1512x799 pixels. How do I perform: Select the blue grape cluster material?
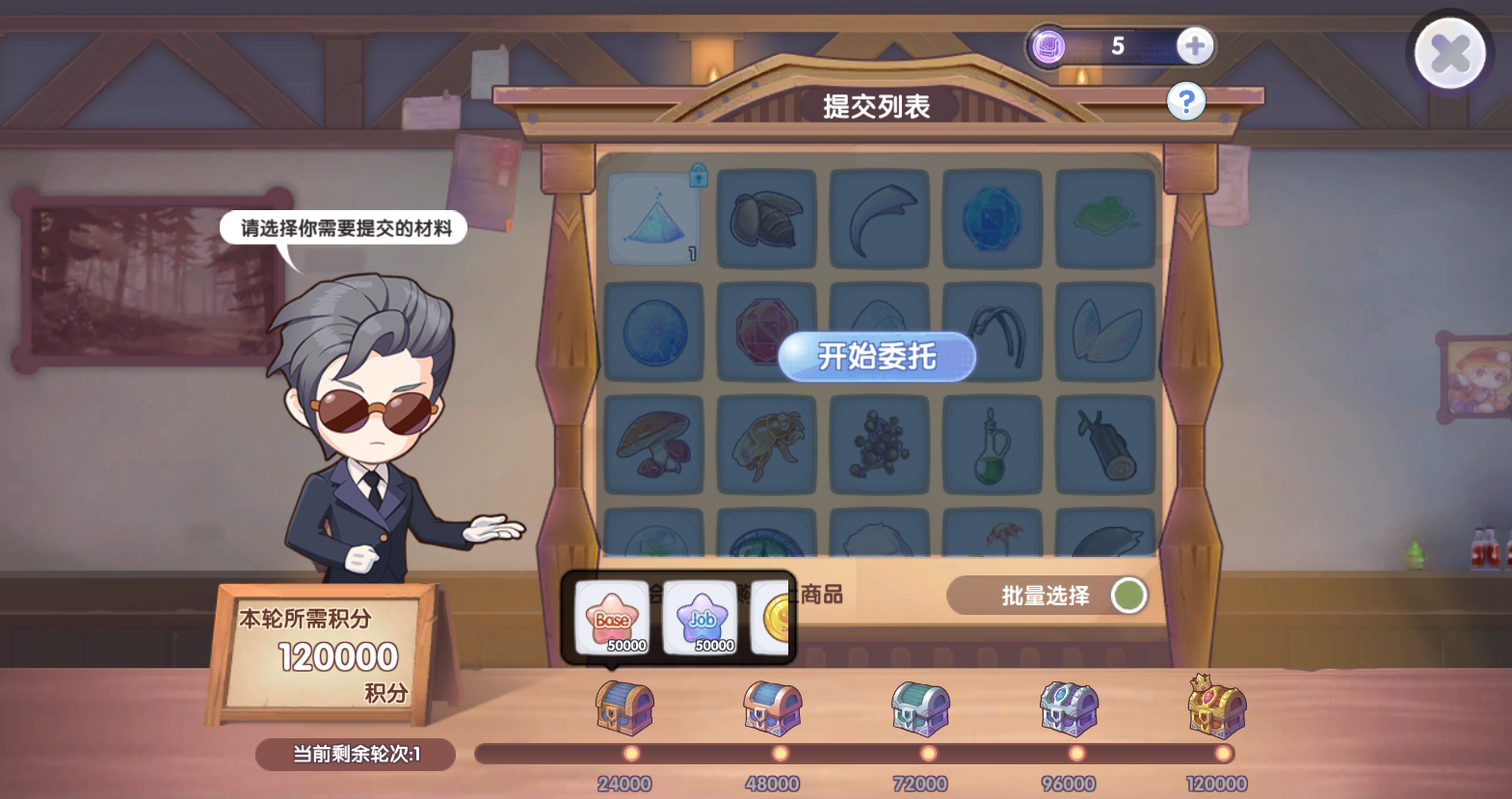[x=879, y=445]
